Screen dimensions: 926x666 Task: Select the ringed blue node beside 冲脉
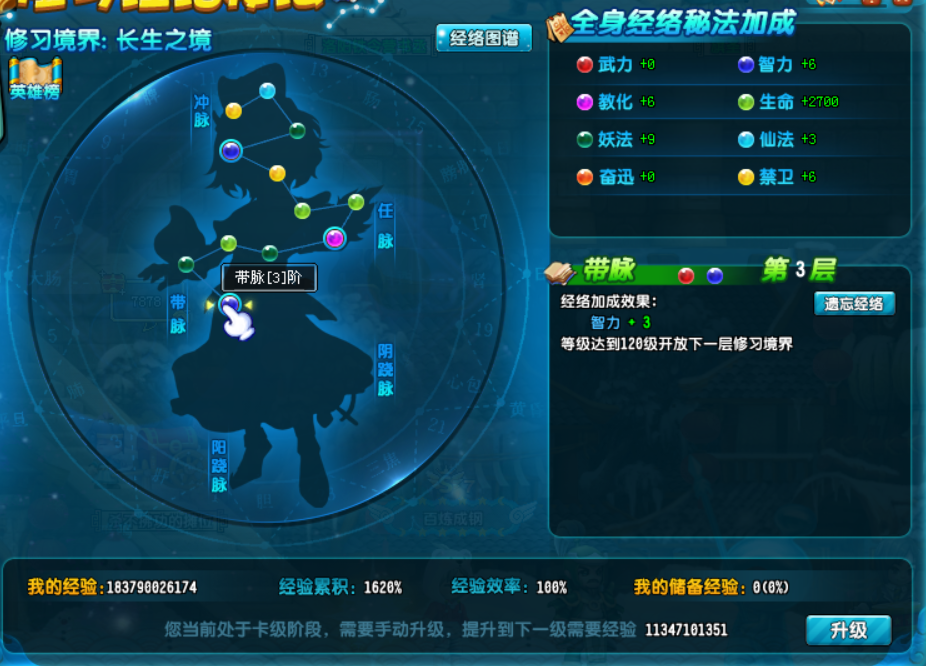pyautogui.click(x=231, y=150)
